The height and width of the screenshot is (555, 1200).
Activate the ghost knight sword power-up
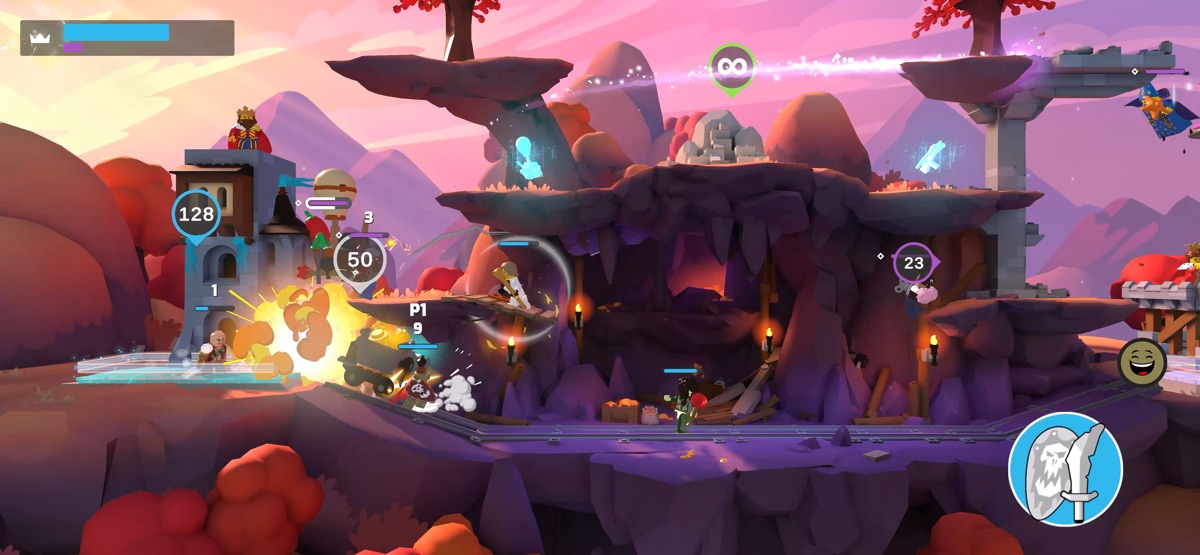(x=1064, y=468)
